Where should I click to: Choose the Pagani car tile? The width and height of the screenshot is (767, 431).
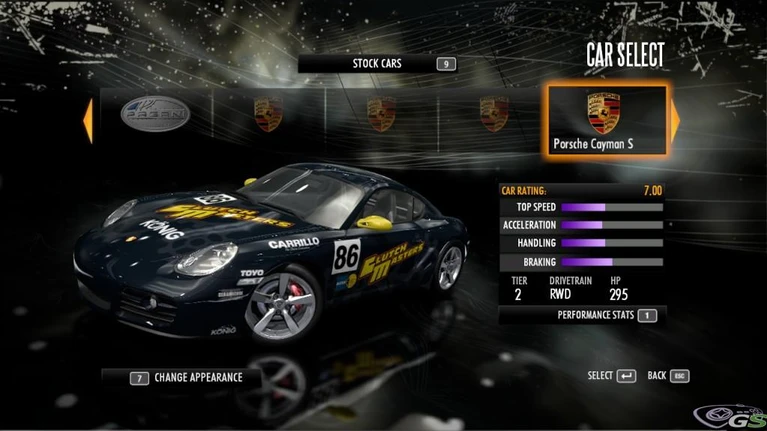[154, 115]
